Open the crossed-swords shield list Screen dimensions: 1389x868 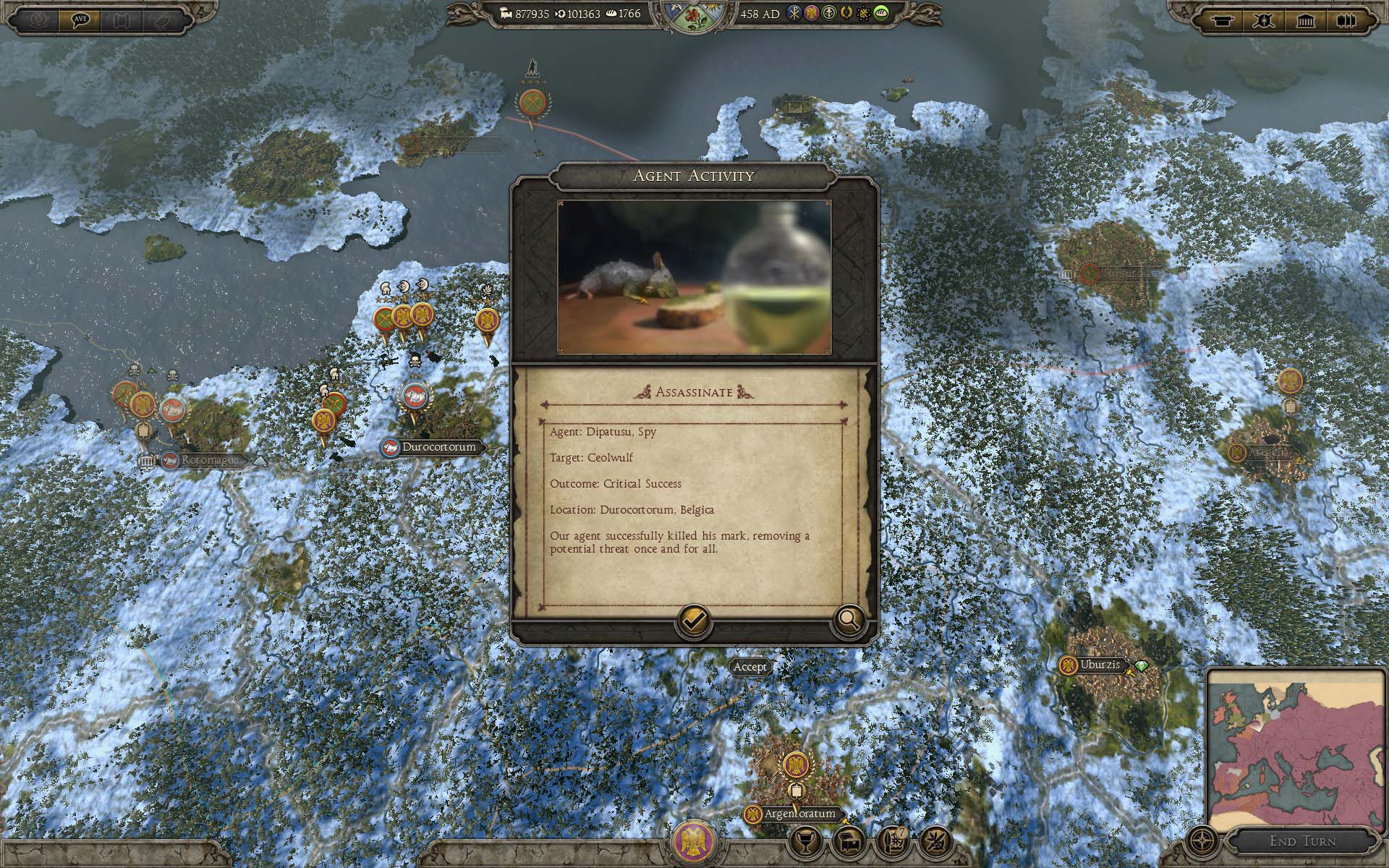point(1265,20)
